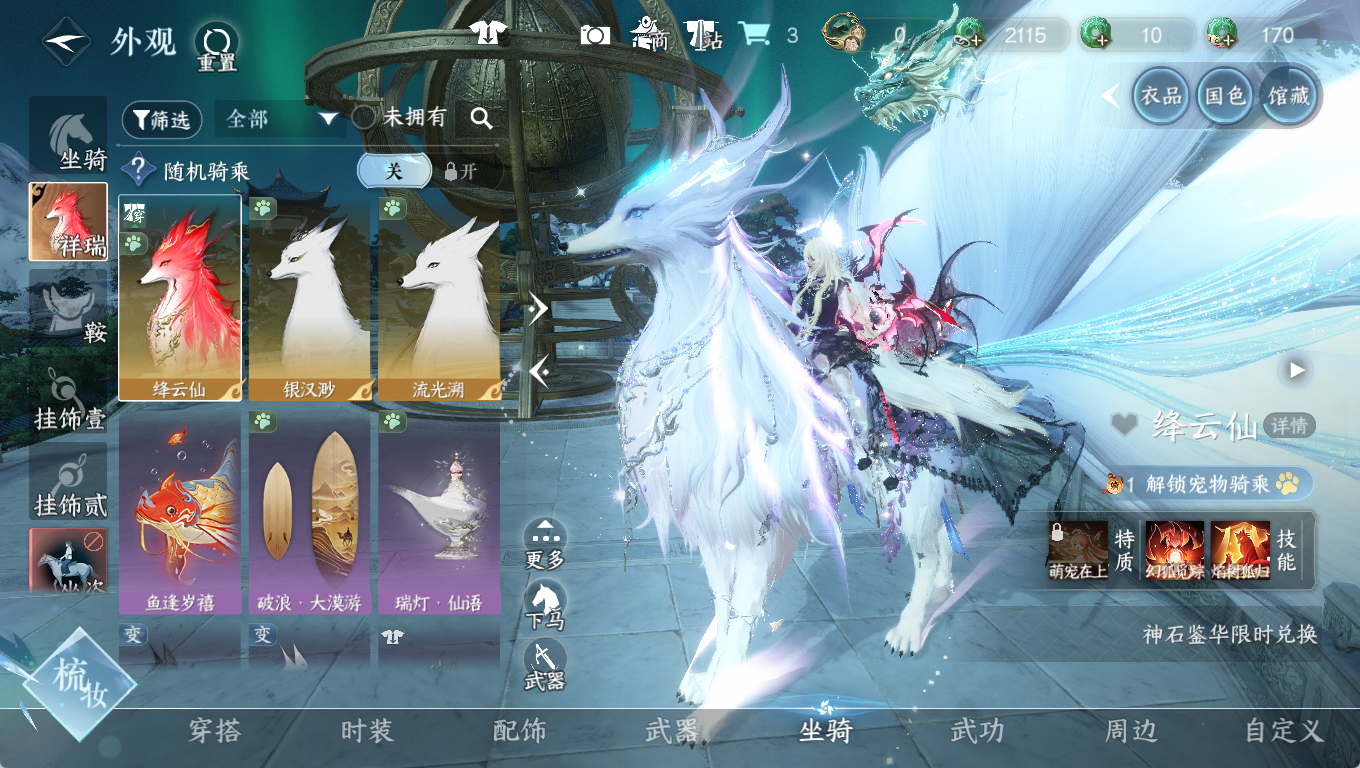Viewport: 1360px width, 768px height.
Task: Choose the 破浪·大漠游 surfboard mount
Action: 309,512
